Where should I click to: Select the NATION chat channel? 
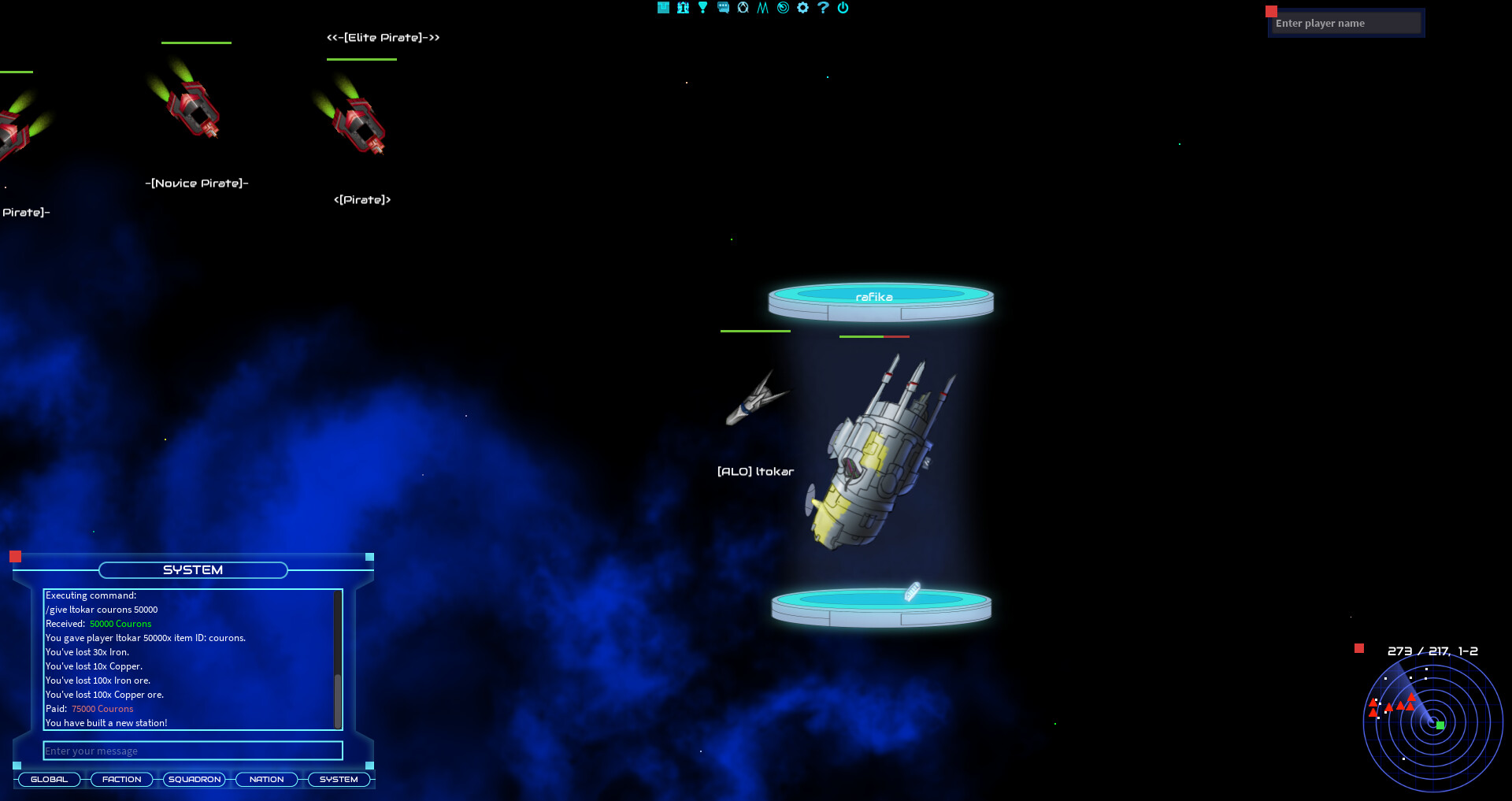pos(266,779)
